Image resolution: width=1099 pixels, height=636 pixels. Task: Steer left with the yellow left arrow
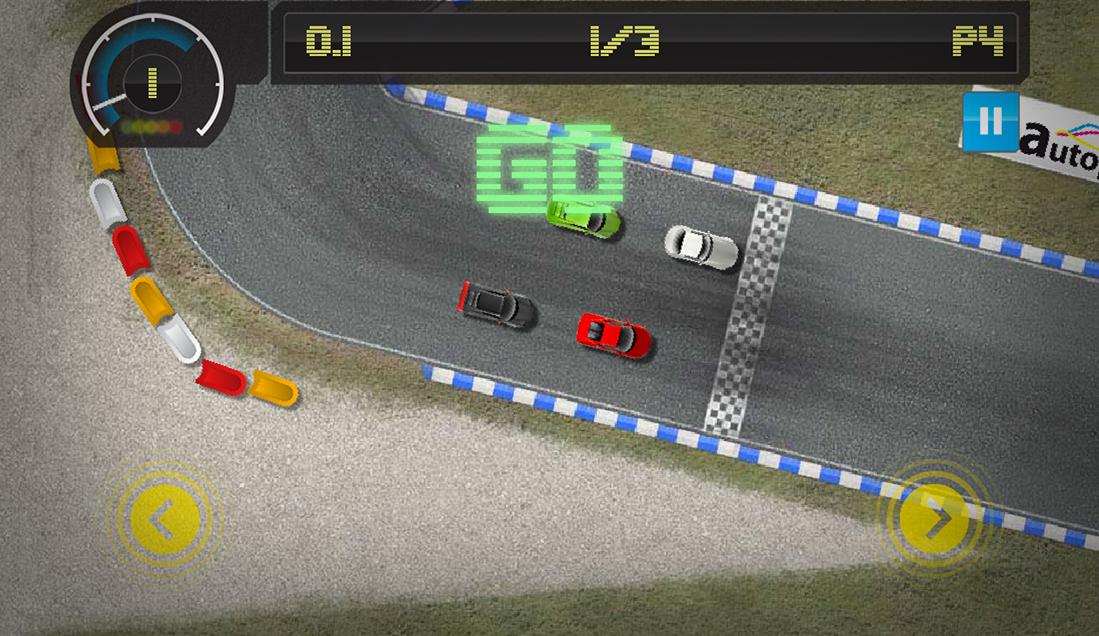pos(164,519)
